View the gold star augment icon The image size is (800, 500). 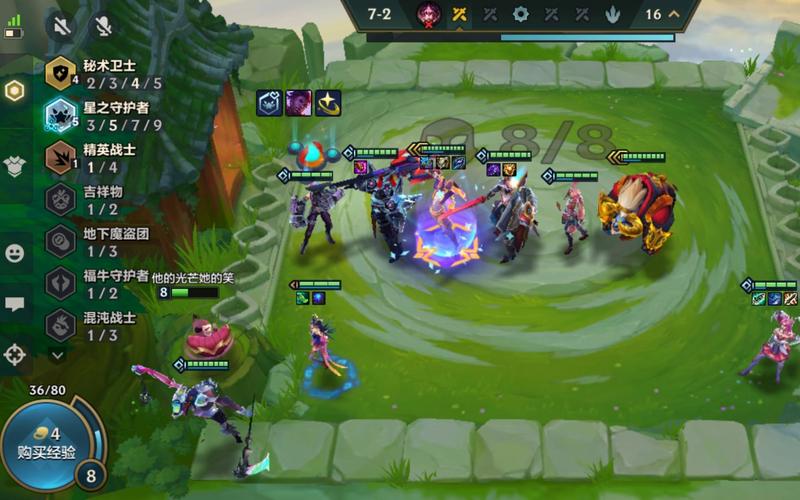[328, 103]
